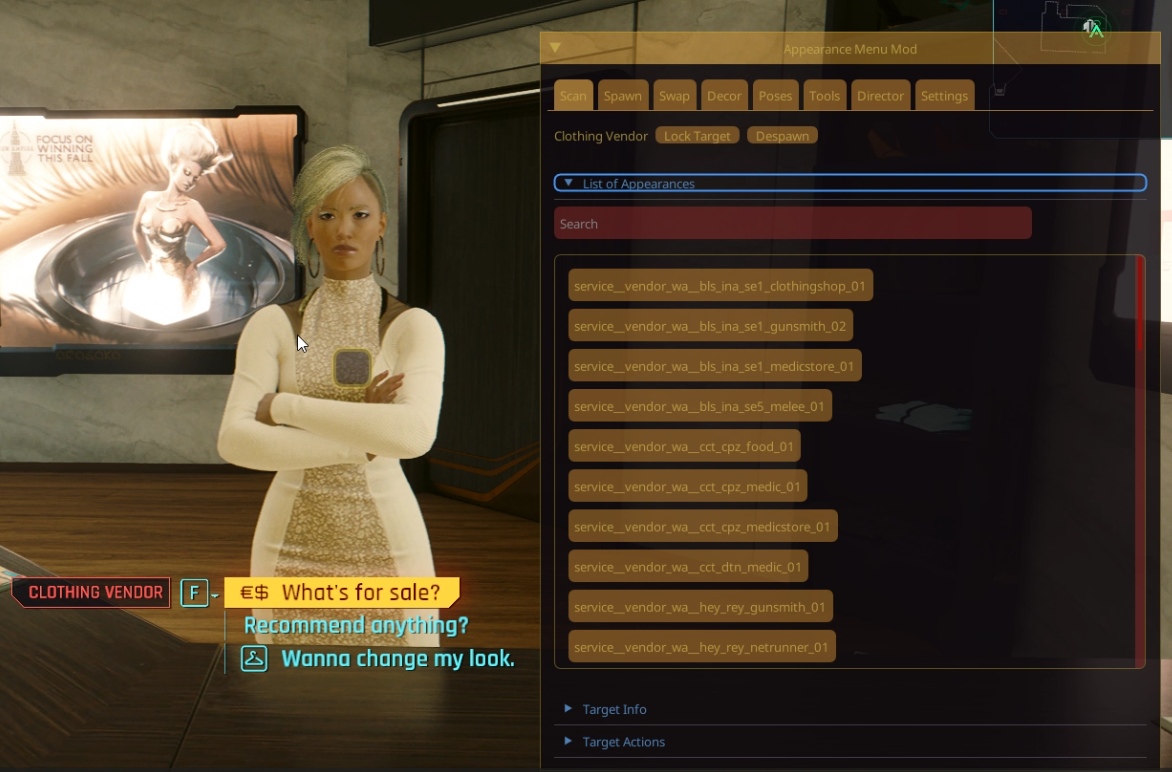
Task: Apply the cct_cpz_food_01 appearance
Action: tap(684, 446)
